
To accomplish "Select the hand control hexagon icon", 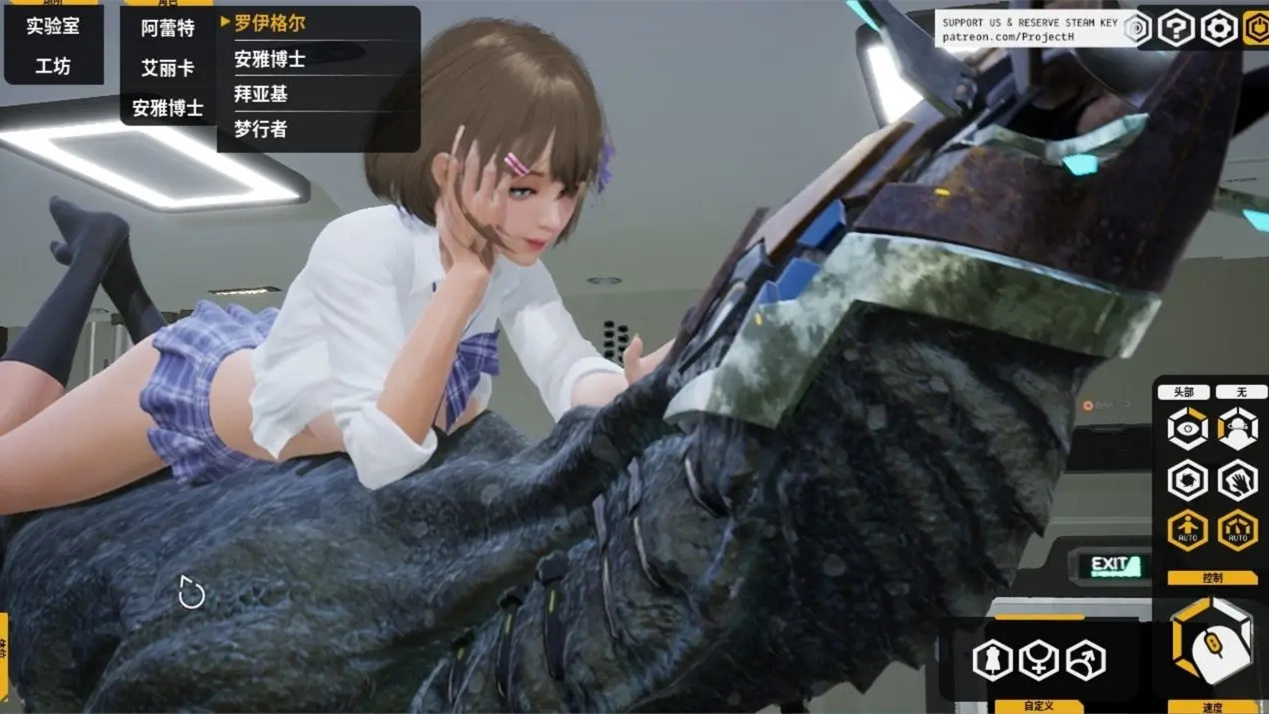I will tap(1238, 481).
